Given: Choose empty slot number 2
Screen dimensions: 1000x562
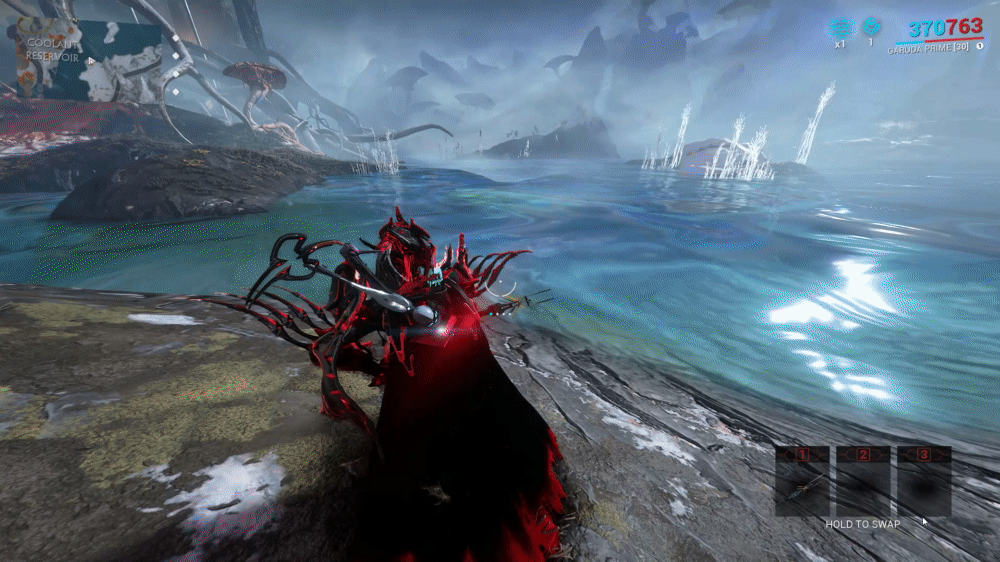Looking at the screenshot, I should coord(863,482).
